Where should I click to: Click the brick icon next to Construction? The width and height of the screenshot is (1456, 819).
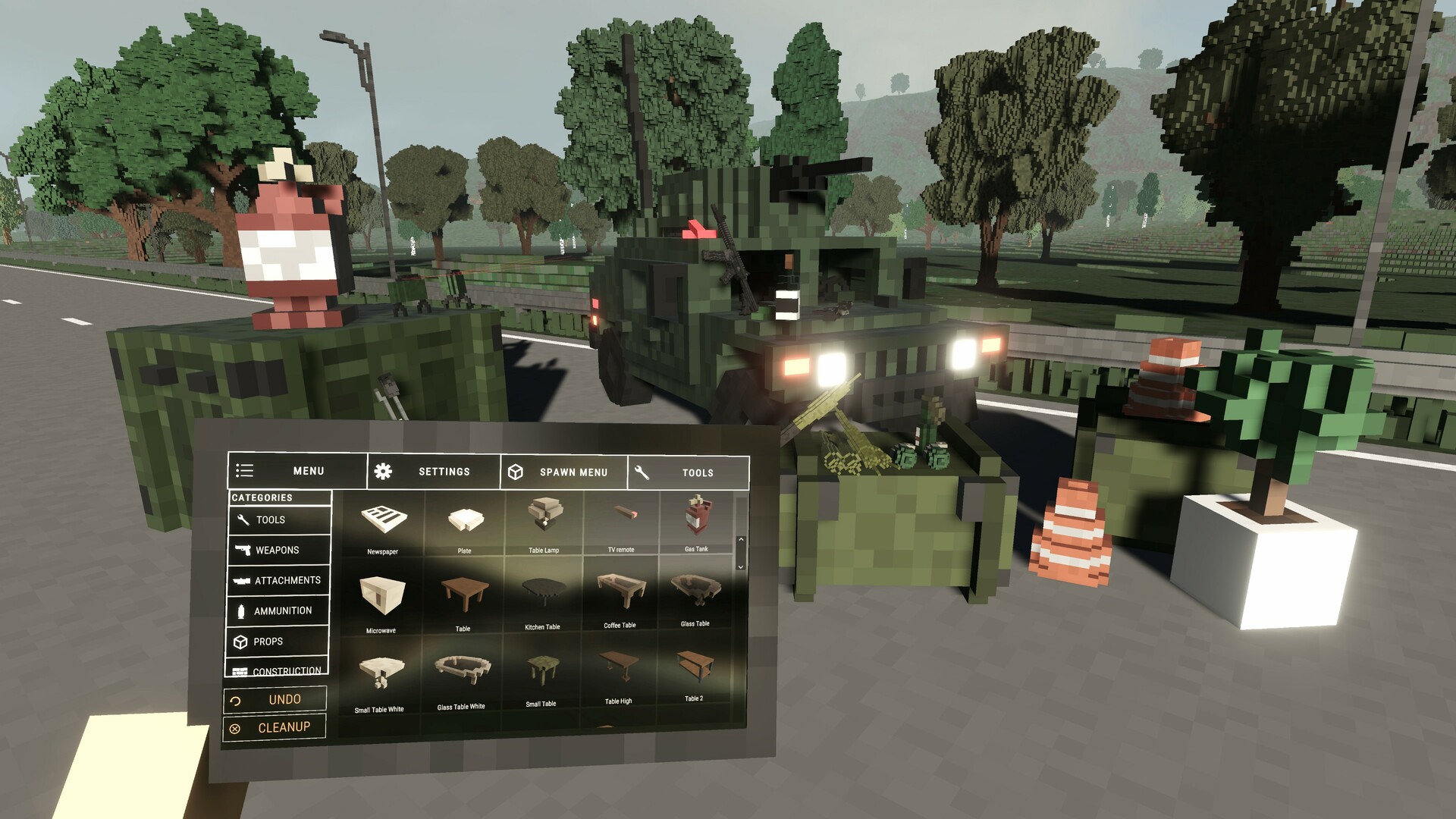(x=241, y=670)
